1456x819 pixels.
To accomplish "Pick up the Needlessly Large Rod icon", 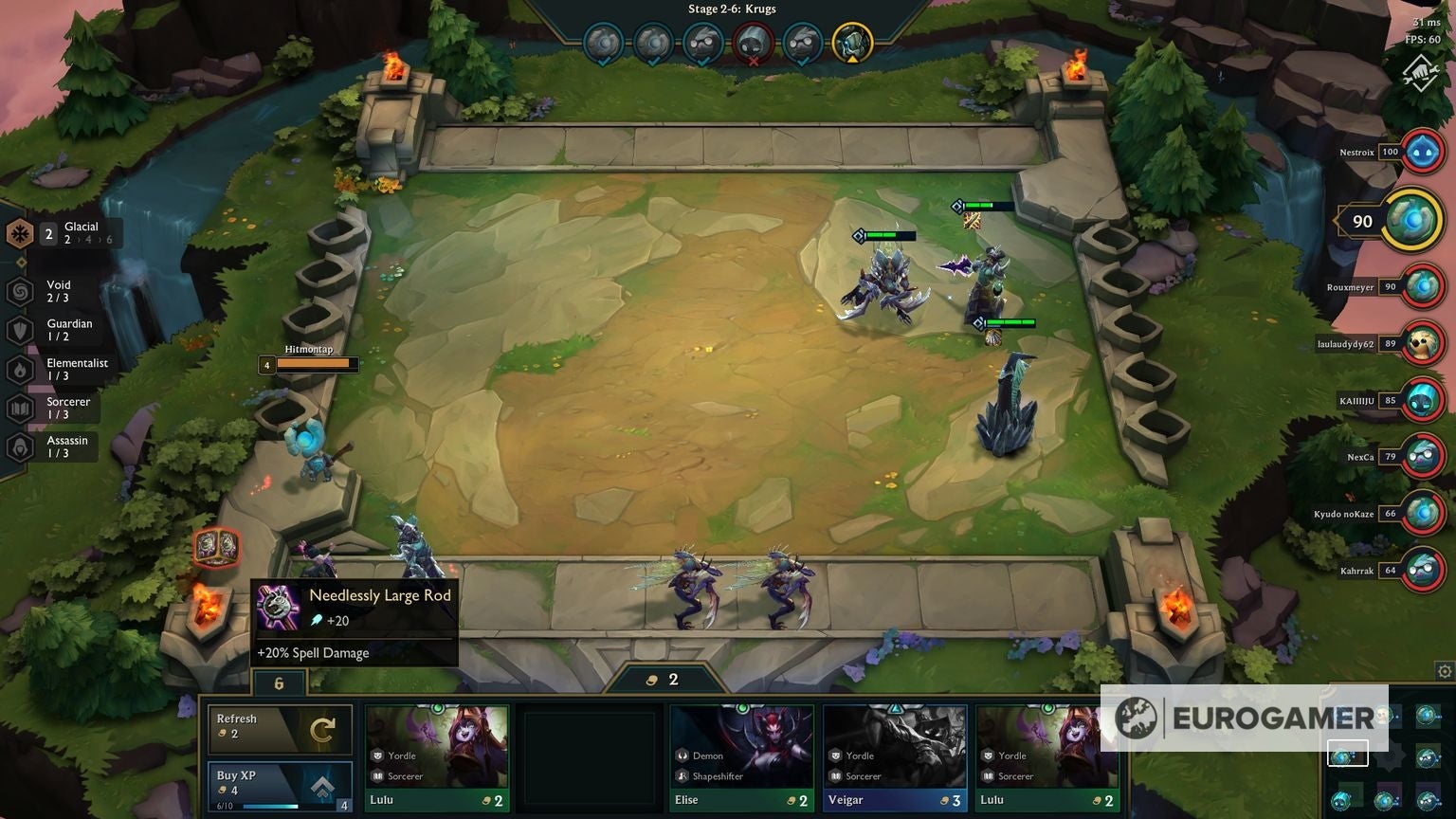I will [280, 609].
